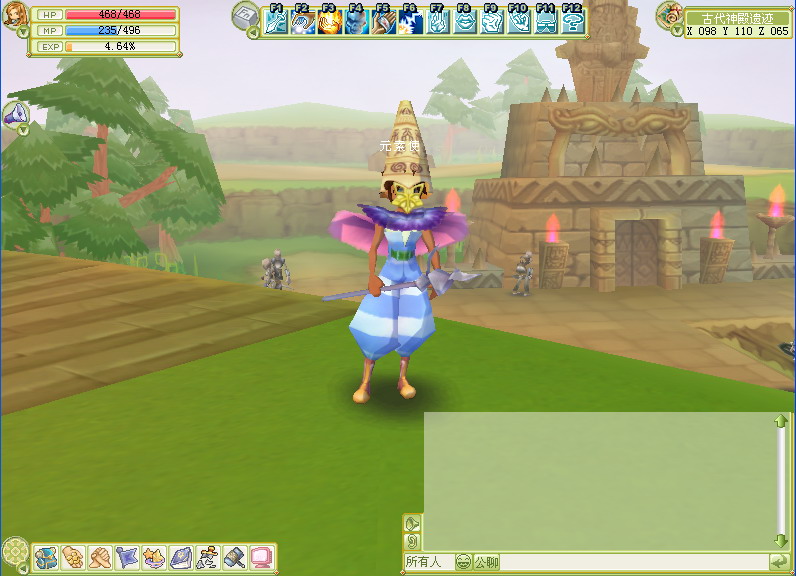This screenshot has width=796, height=576.
Task: Select the F8 lips emote slot
Action: [x=464, y=22]
